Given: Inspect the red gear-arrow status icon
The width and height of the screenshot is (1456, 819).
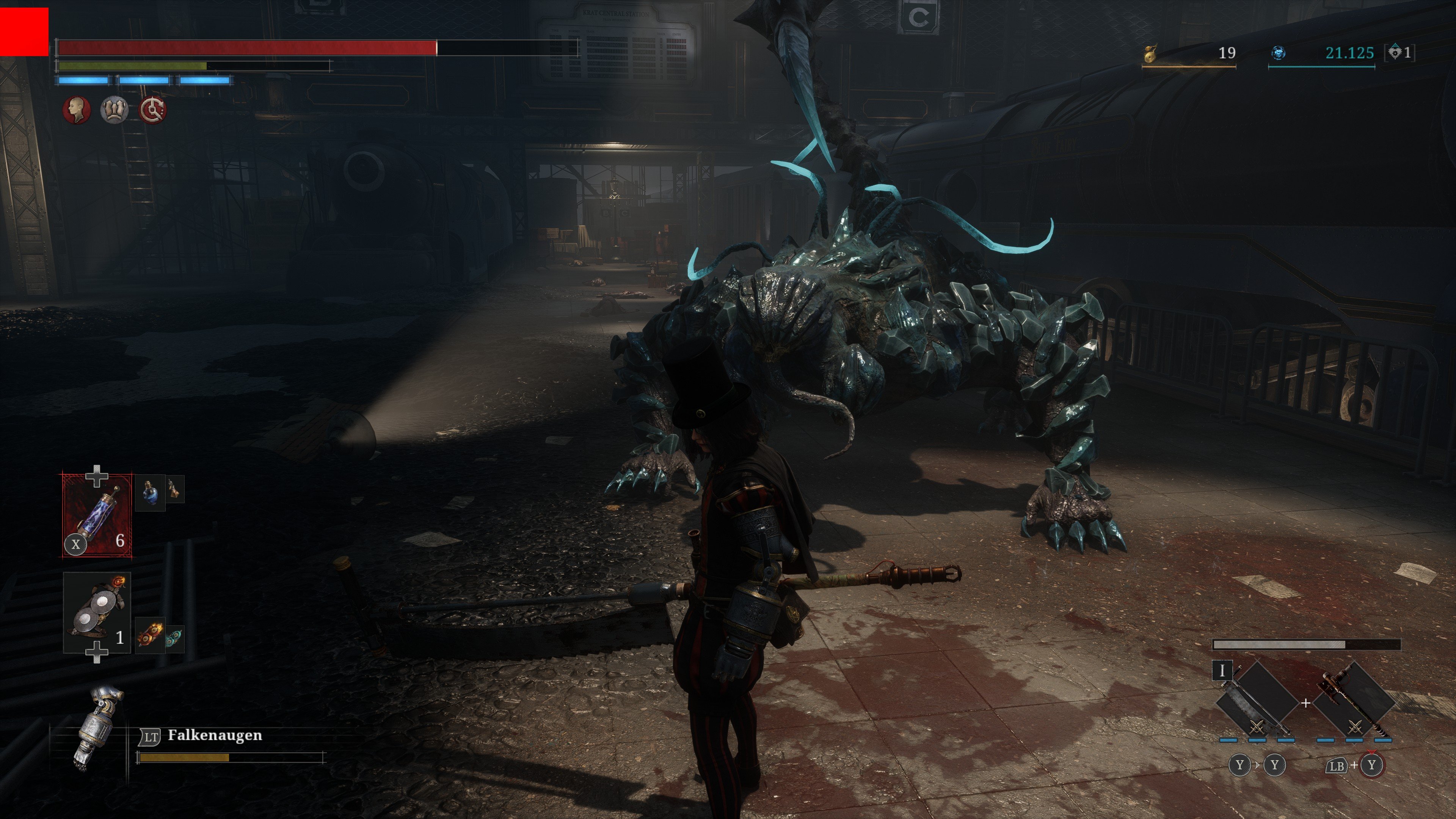Looking at the screenshot, I should pos(152,110).
